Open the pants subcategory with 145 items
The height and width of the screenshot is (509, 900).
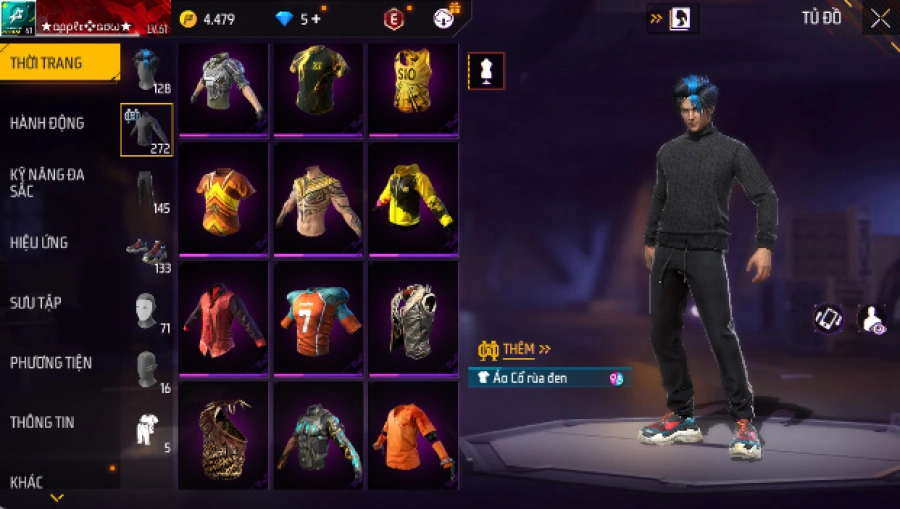pyautogui.click(x=146, y=190)
